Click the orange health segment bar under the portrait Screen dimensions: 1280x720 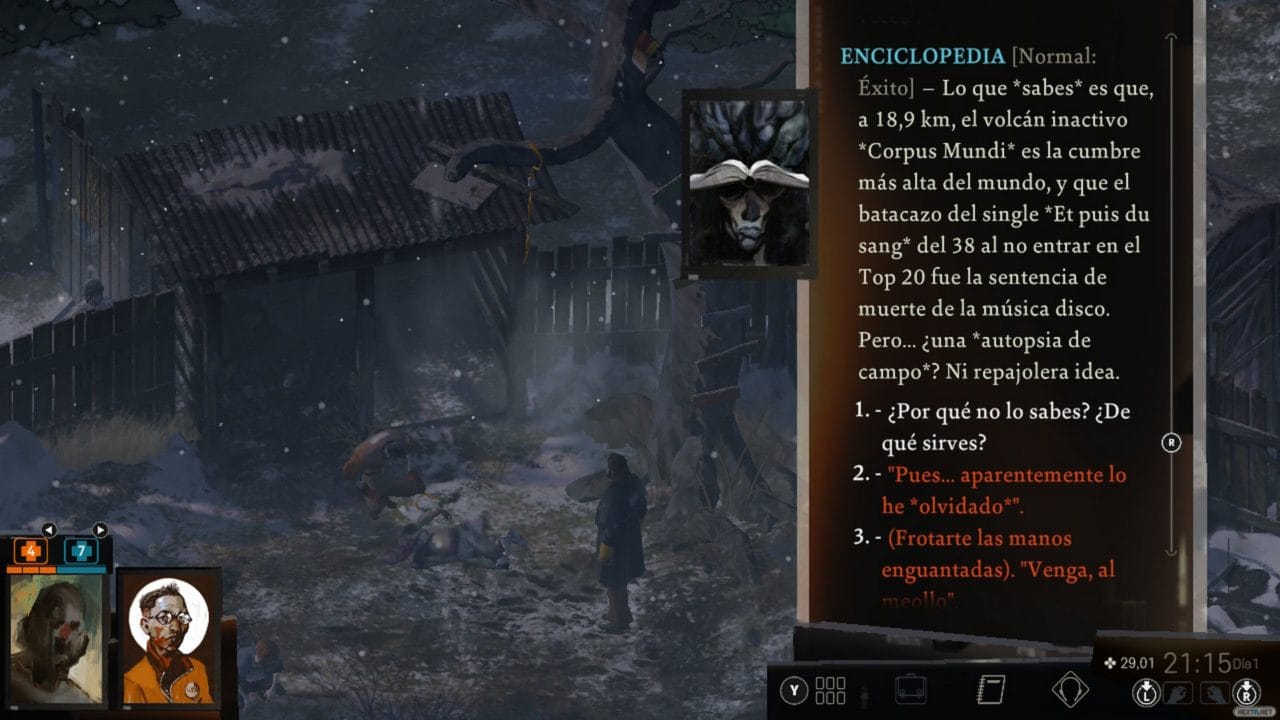point(30,570)
